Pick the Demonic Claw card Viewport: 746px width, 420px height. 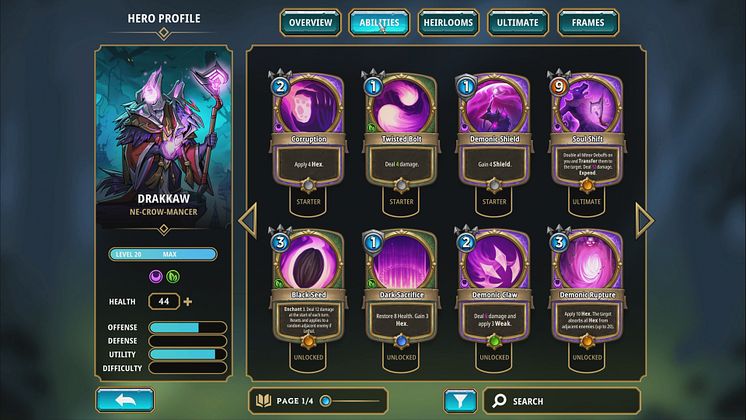pos(492,295)
